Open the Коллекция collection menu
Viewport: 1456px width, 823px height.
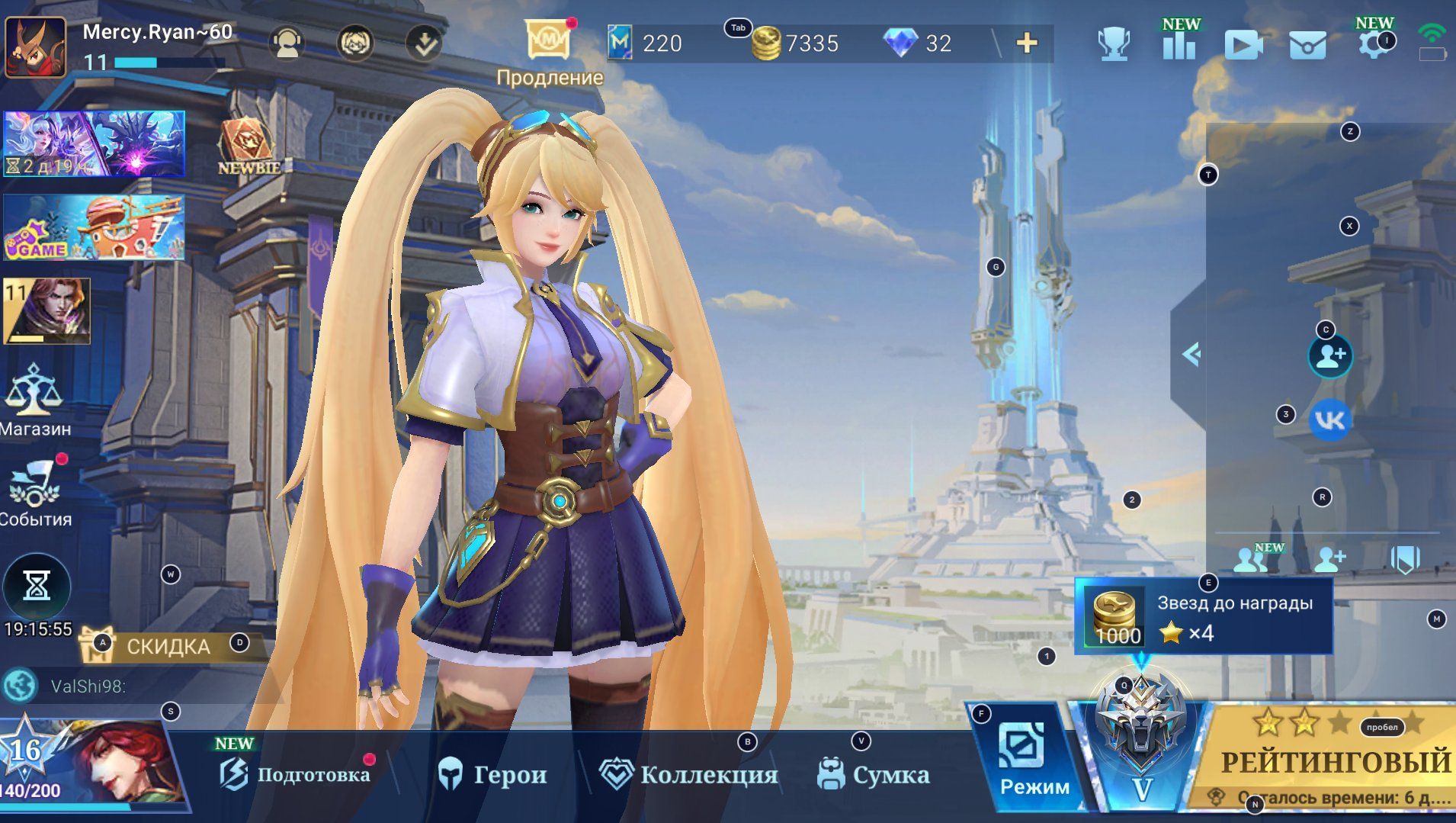tap(688, 775)
